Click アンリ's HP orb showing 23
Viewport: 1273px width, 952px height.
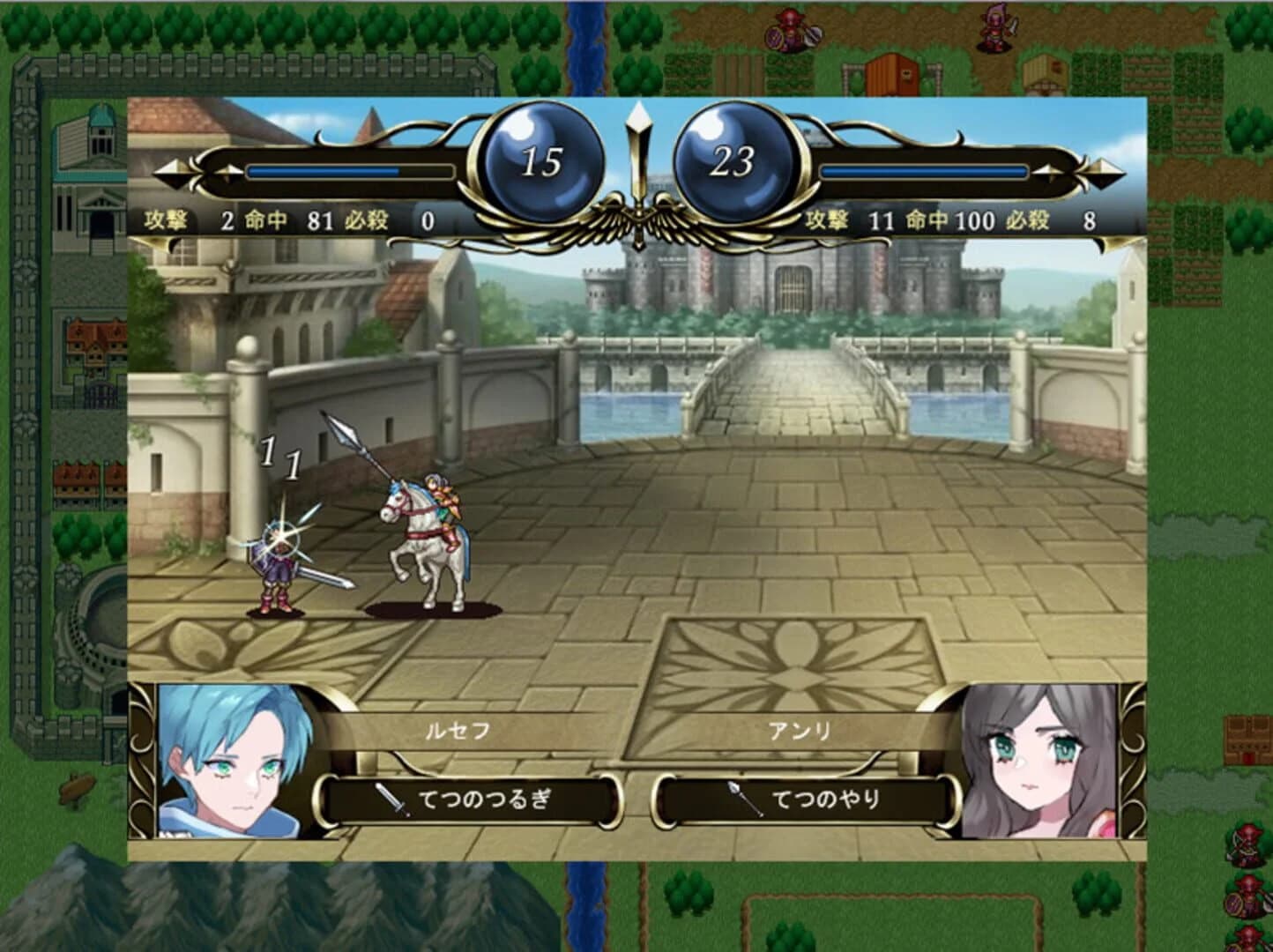click(736, 159)
